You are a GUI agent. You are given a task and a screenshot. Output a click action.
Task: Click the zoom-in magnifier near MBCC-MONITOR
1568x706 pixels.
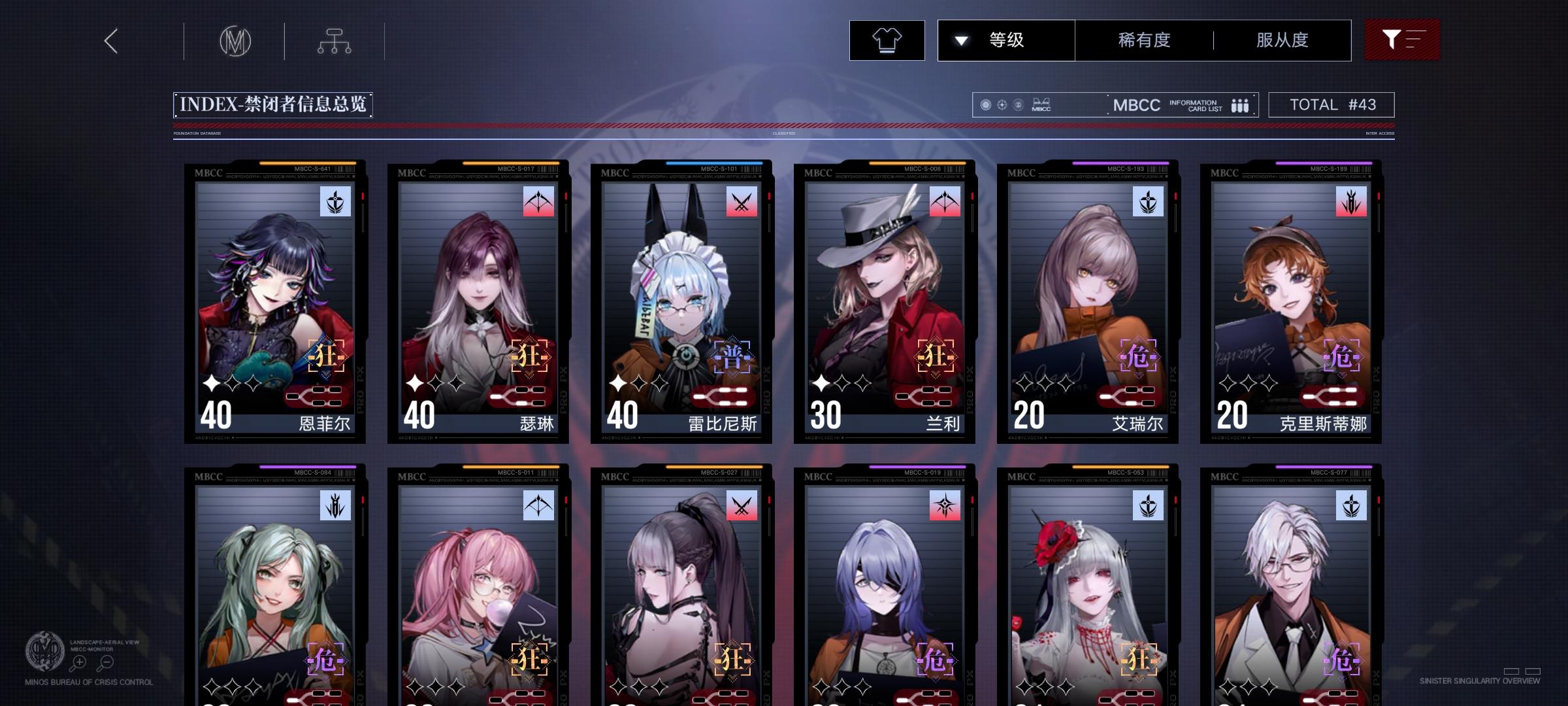pyautogui.click(x=78, y=662)
